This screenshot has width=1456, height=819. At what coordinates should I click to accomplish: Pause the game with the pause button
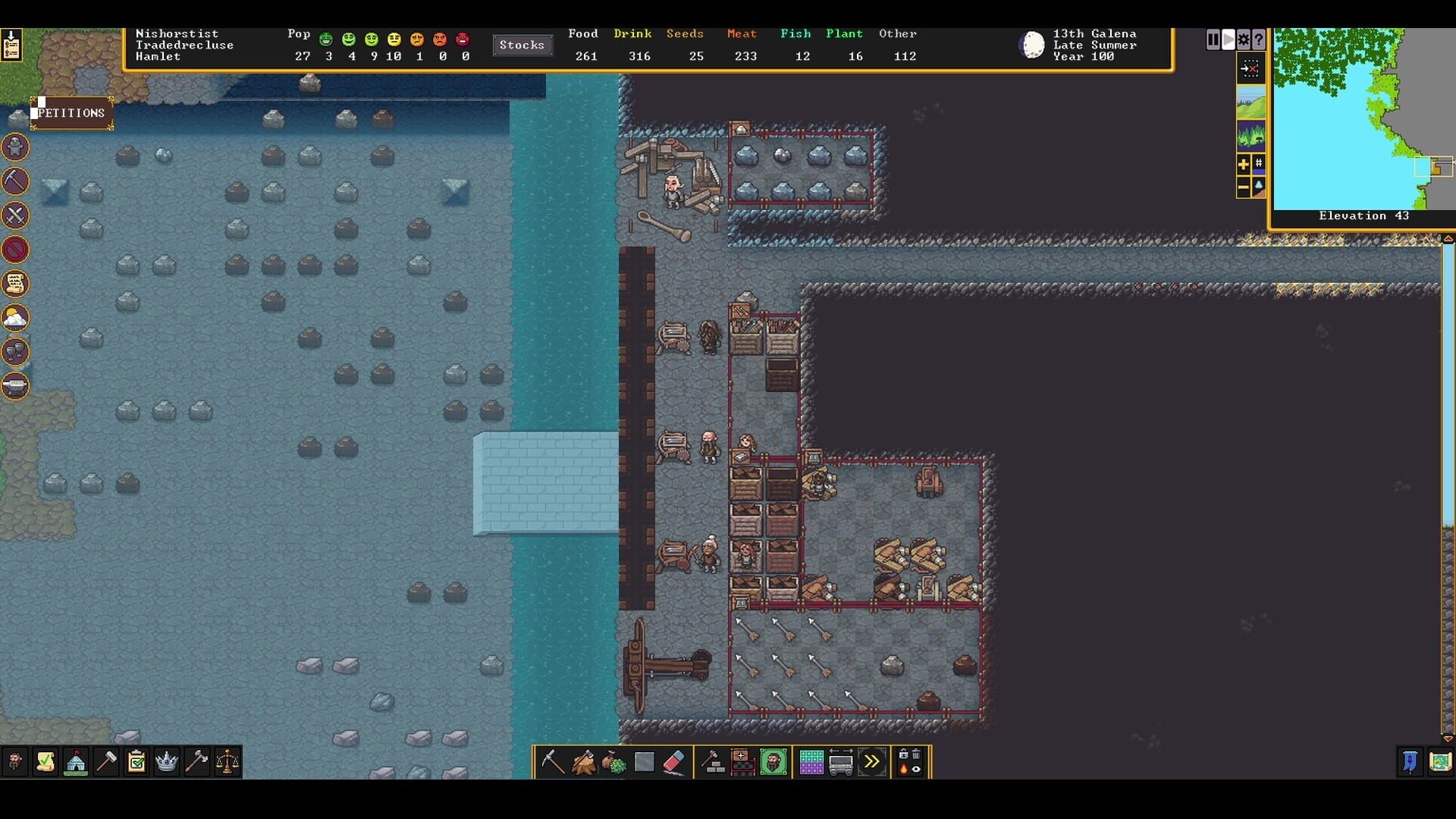pos(1213,39)
